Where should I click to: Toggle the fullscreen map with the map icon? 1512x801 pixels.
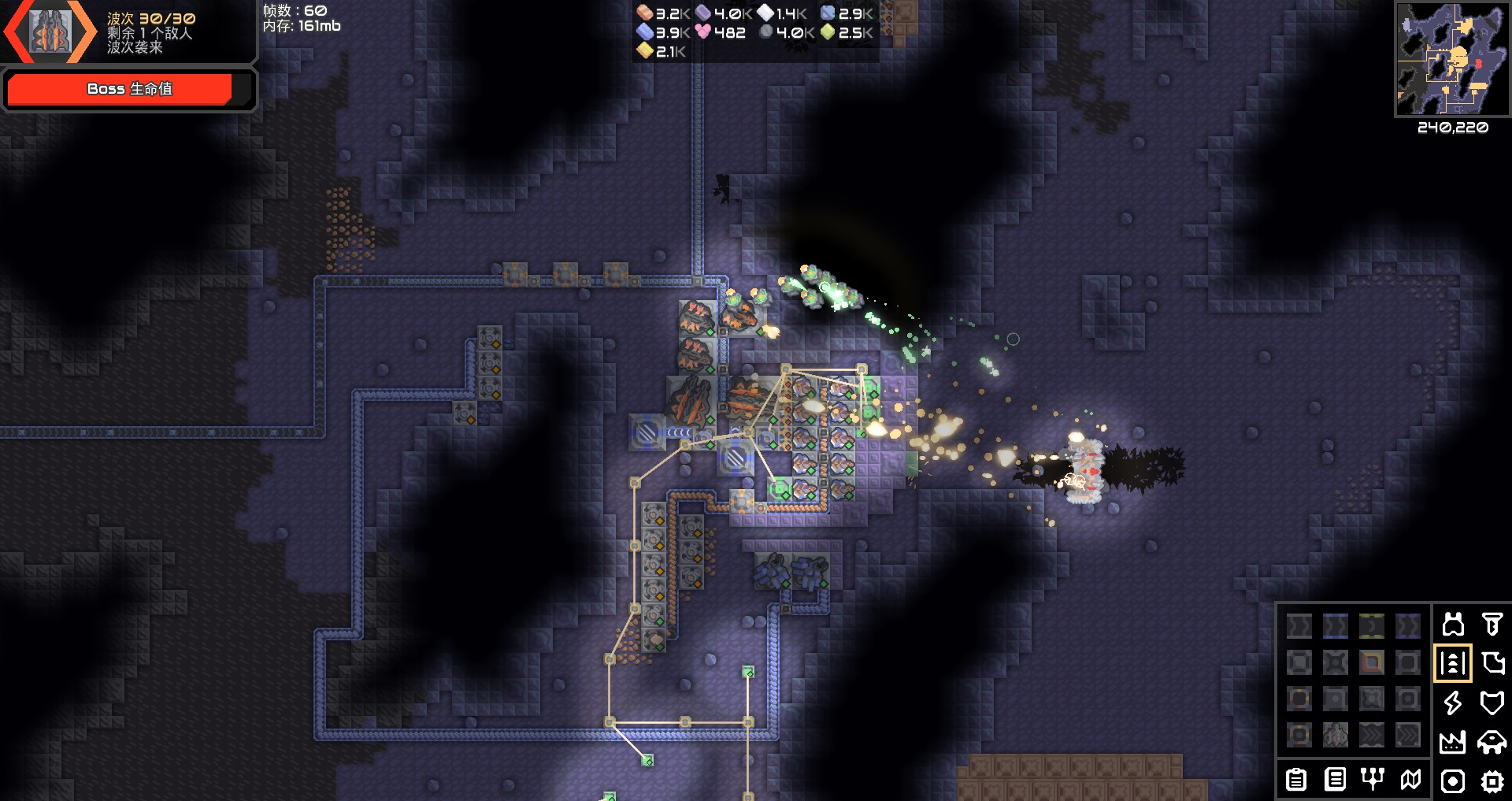(x=1410, y=779)
